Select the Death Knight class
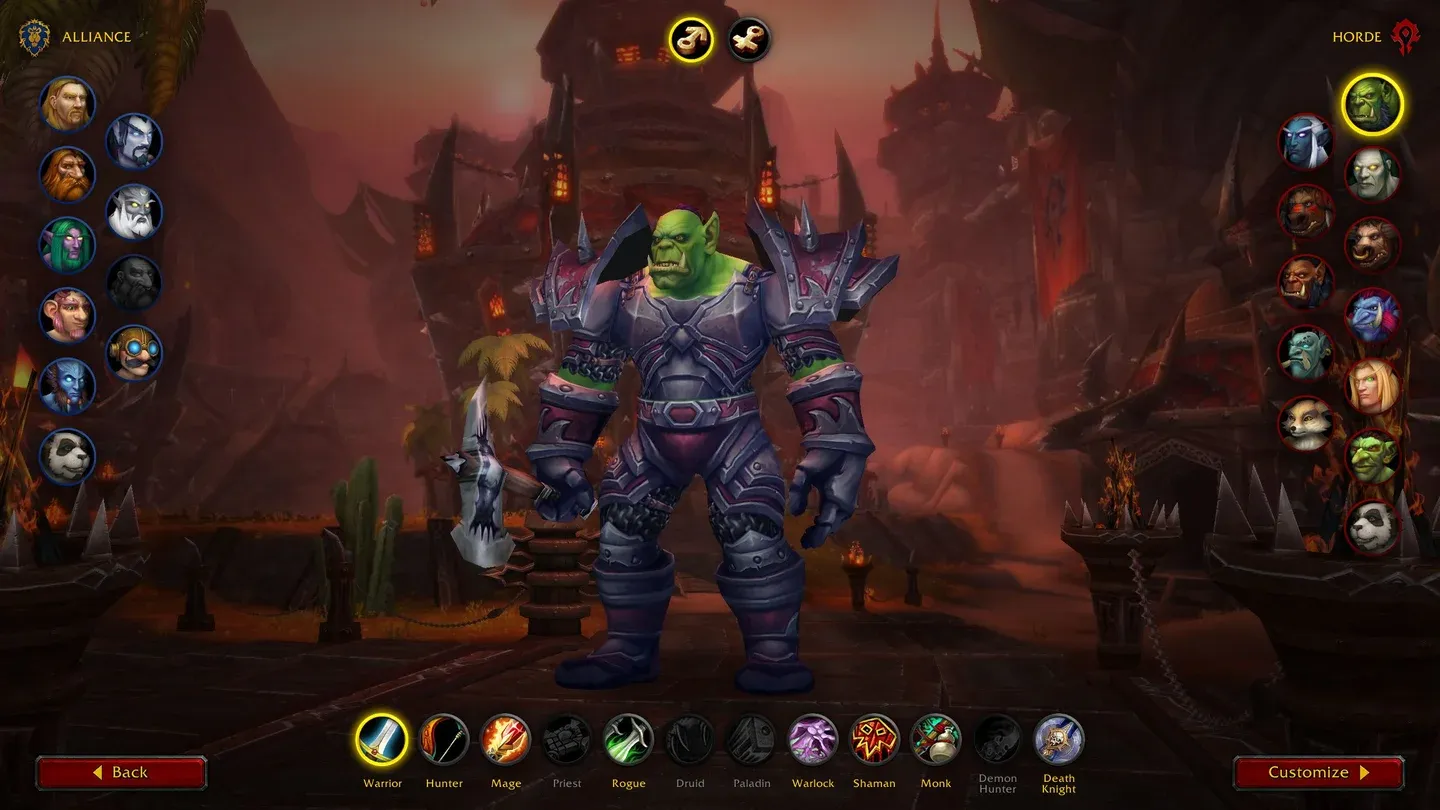The image size is (1440, 810). pyautogui.click(x=1059, y=740)
